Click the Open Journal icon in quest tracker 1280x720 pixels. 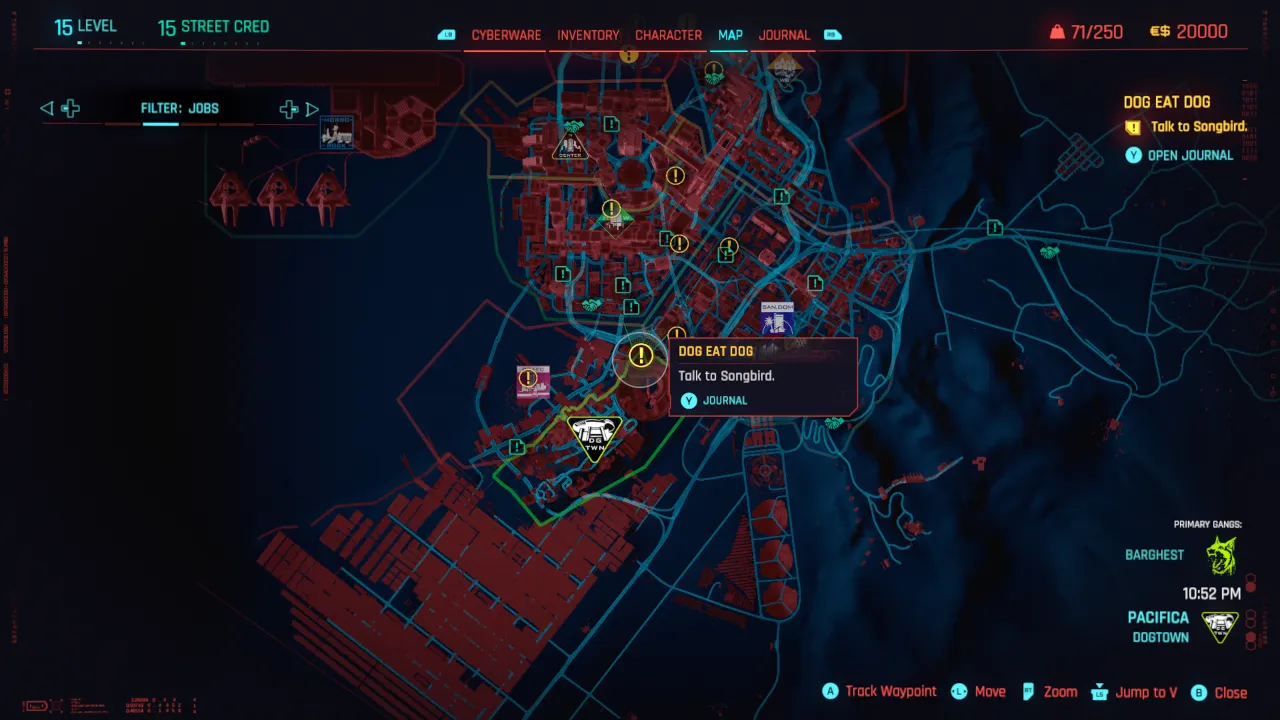(x=1134, y=155)
